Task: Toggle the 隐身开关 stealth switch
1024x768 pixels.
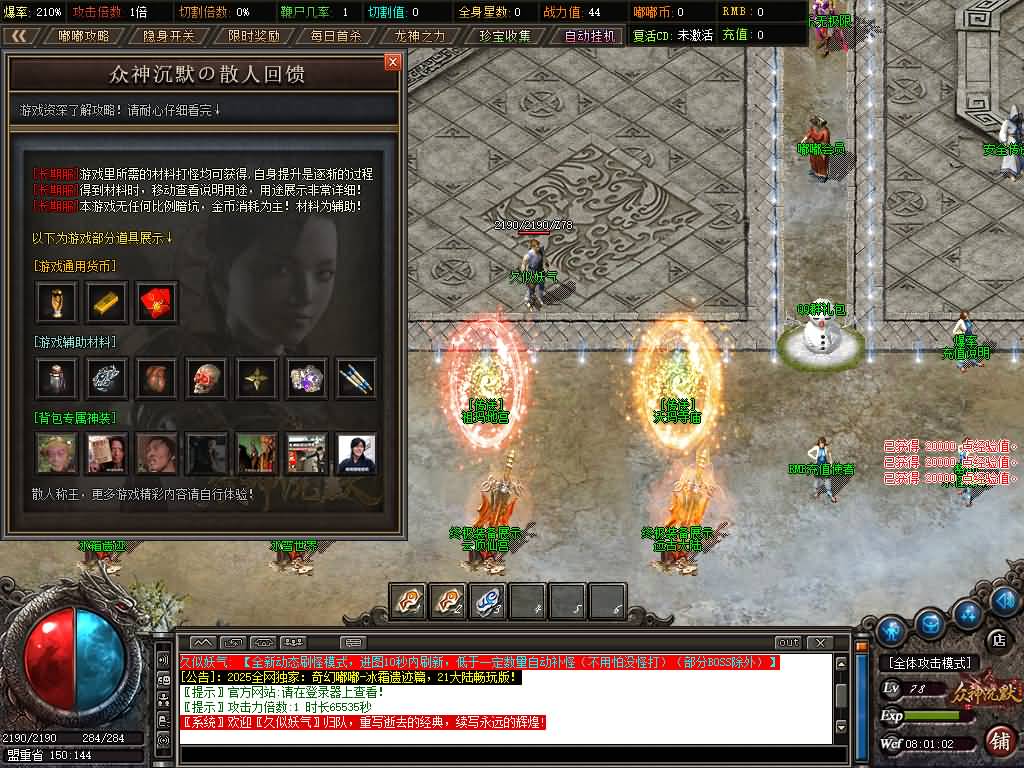Action: [168, 36]
